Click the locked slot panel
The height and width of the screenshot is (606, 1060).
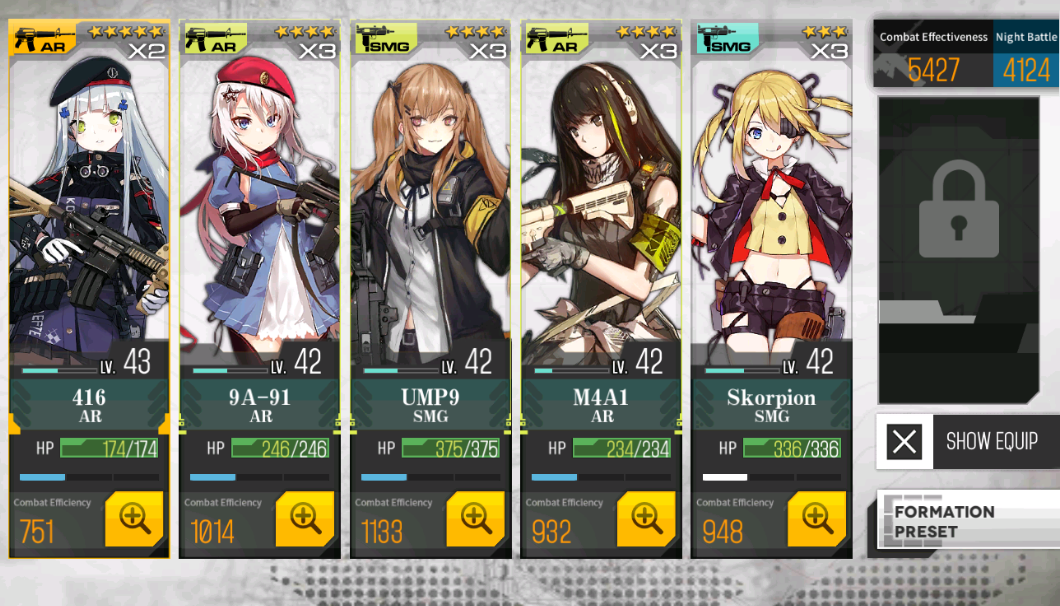tap(958, 250)
